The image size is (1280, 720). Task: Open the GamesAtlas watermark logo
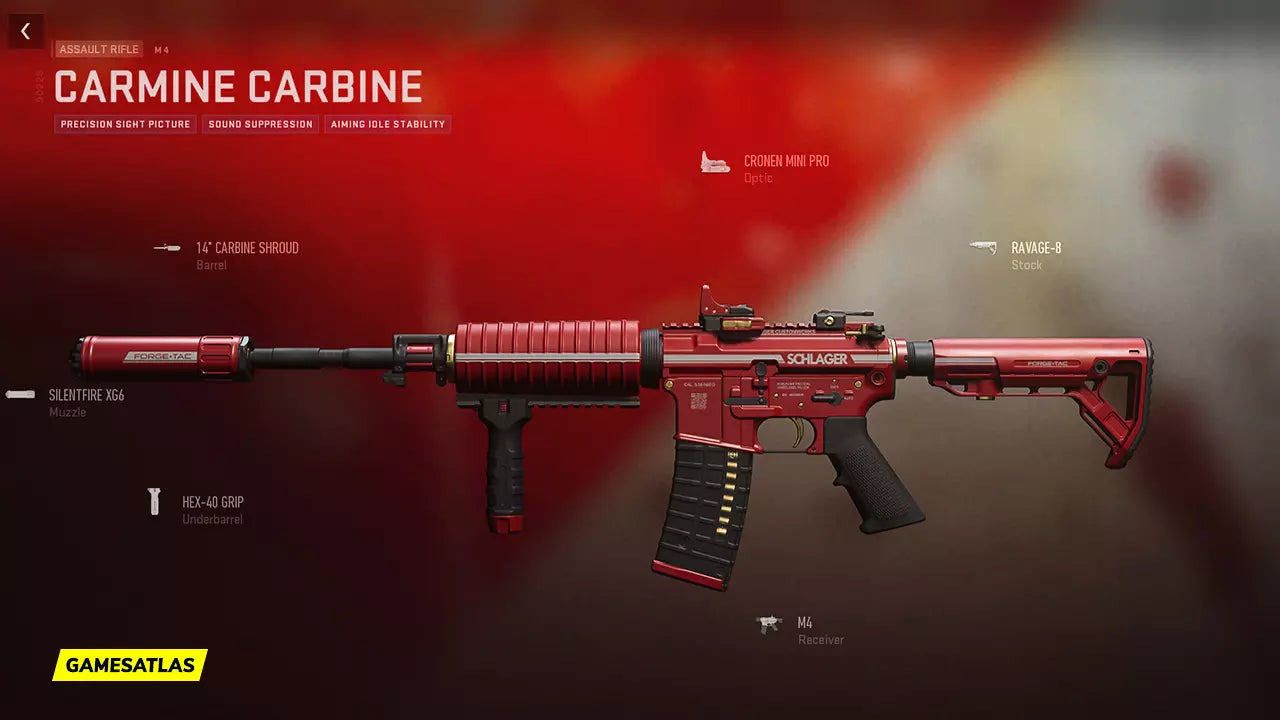(130, 665)
